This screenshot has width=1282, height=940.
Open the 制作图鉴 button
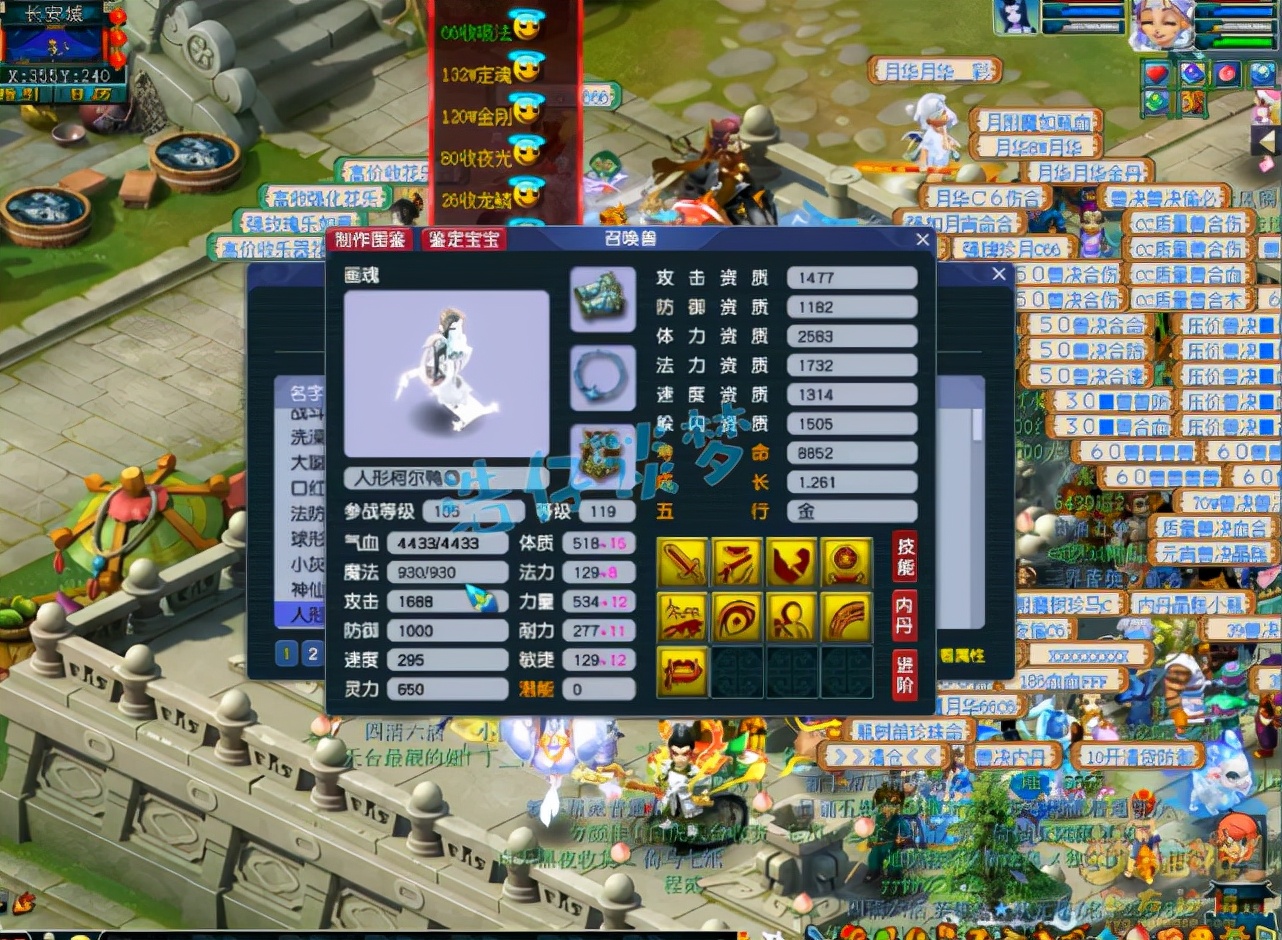[370, 240]
